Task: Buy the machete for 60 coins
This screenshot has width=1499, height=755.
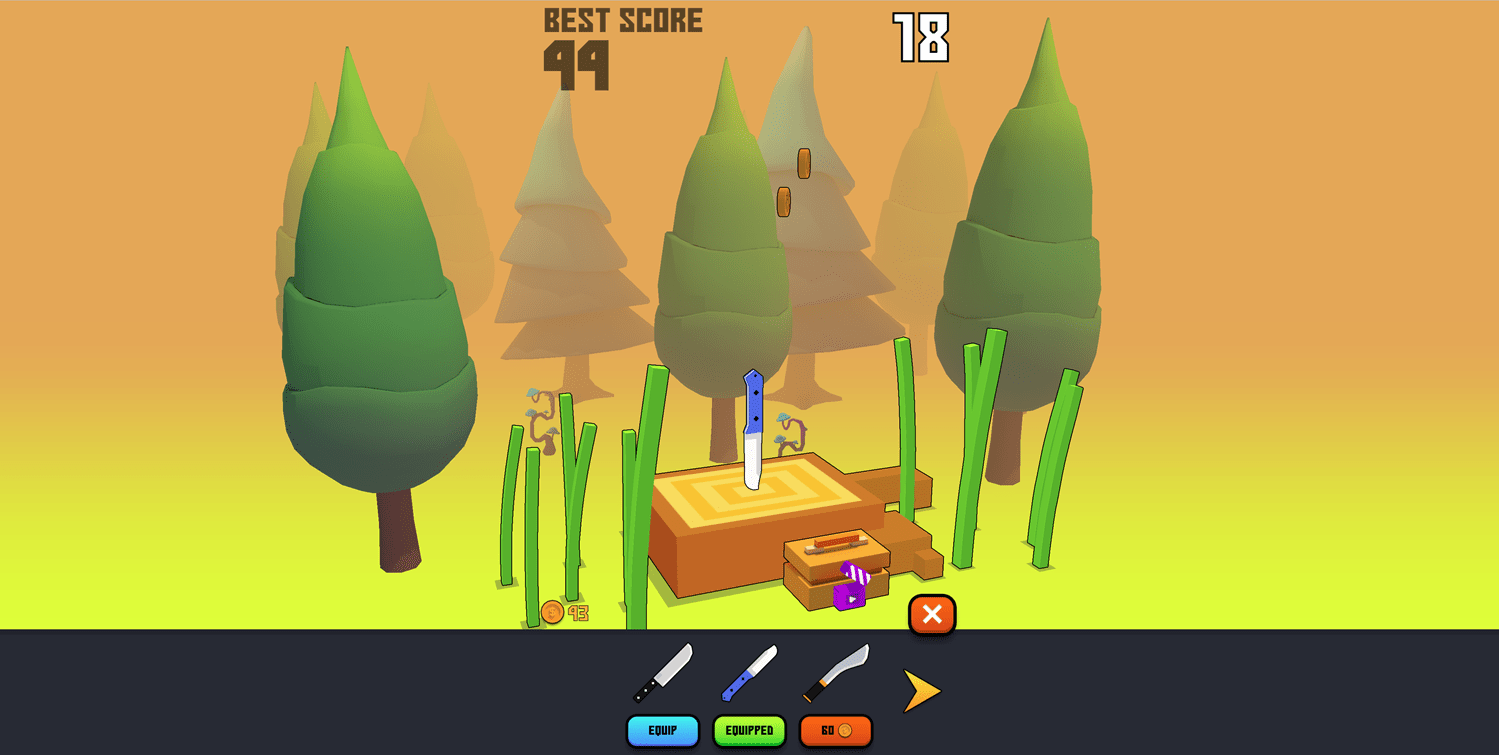Action: pyautogui.click(x=835, y=731)
